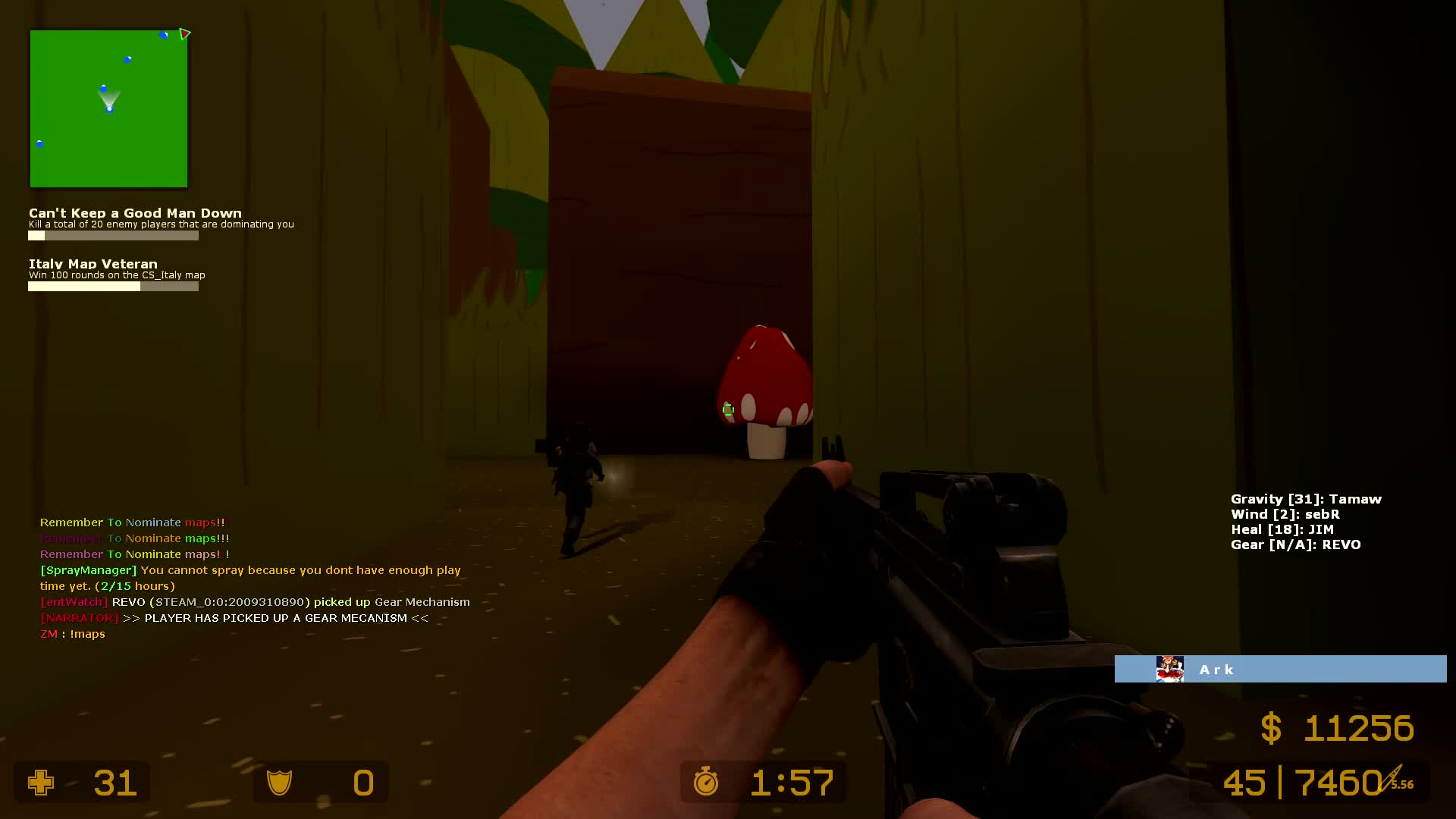
Task: Click the Can't Keep a Good Man Down title
Action: pyautogui.click(x=134, y=213)
